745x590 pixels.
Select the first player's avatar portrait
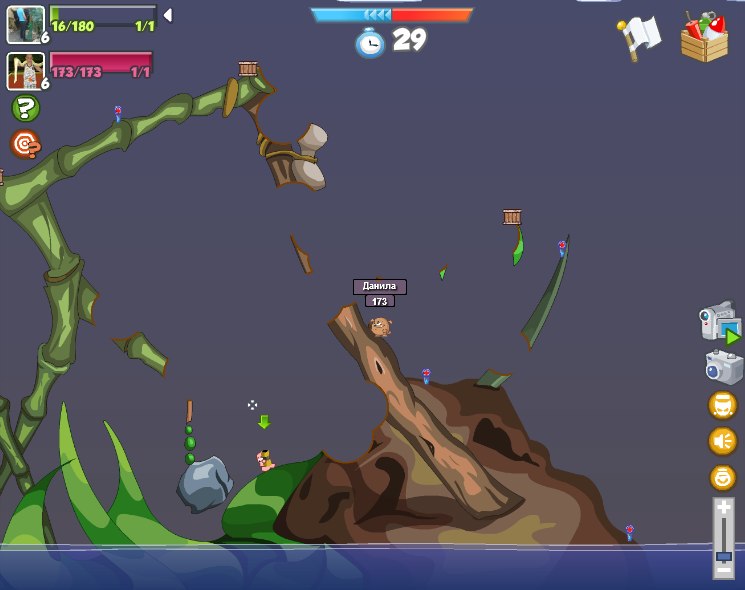[25, 24]
